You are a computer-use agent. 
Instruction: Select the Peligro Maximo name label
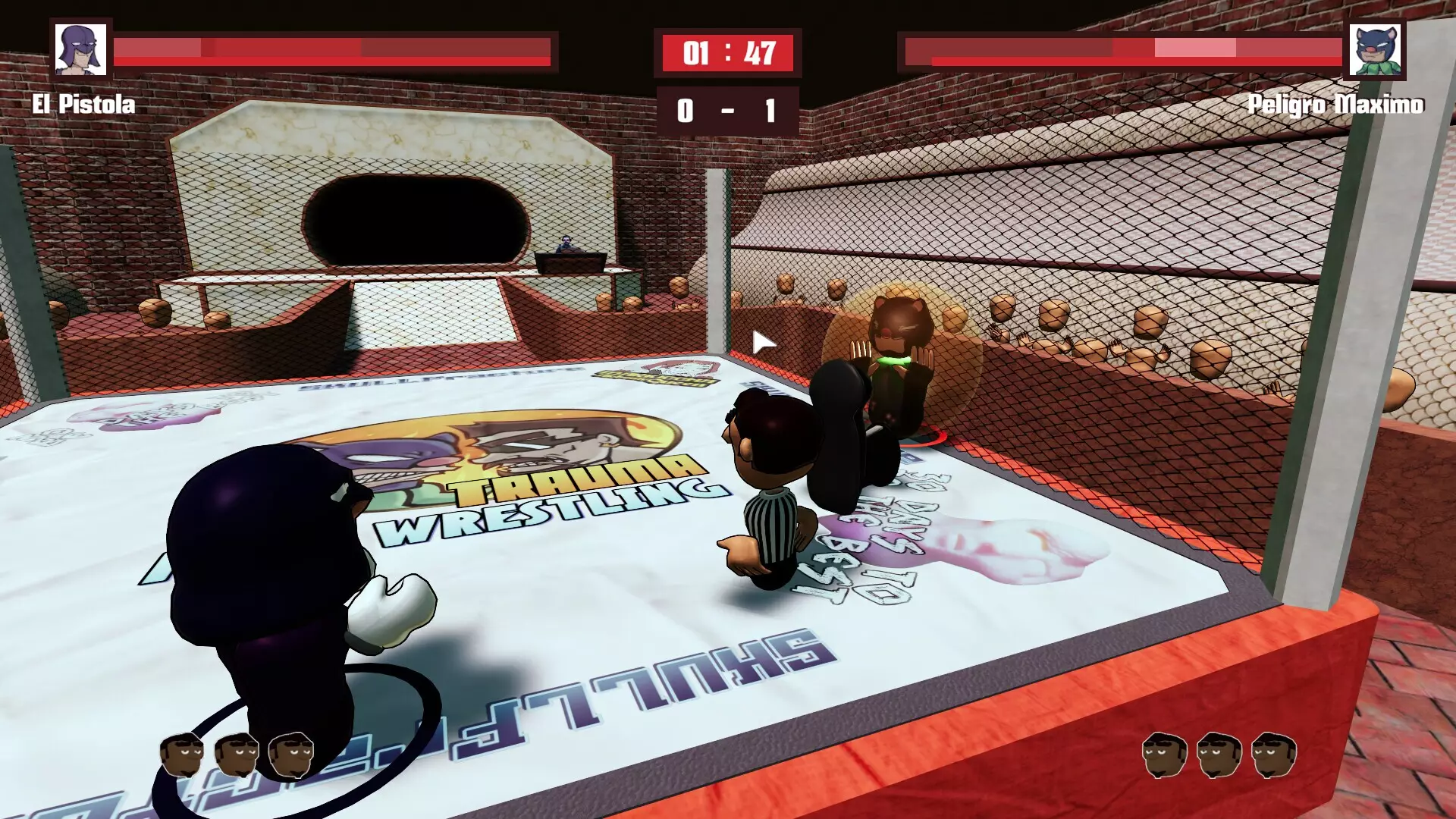pyautogui.click(x=1337, y=106)
